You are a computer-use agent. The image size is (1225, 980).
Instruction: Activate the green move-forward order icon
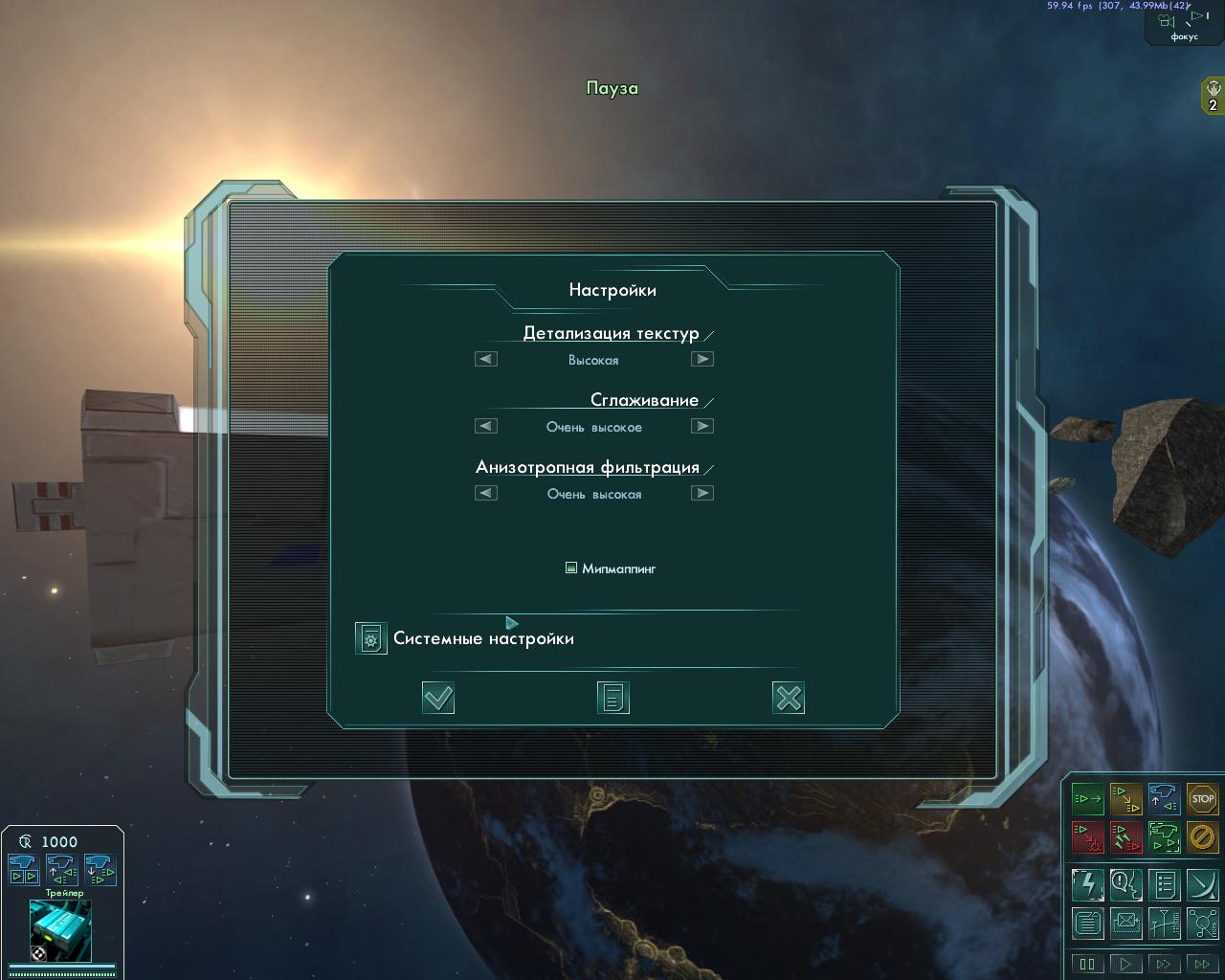pos(1087,798)
